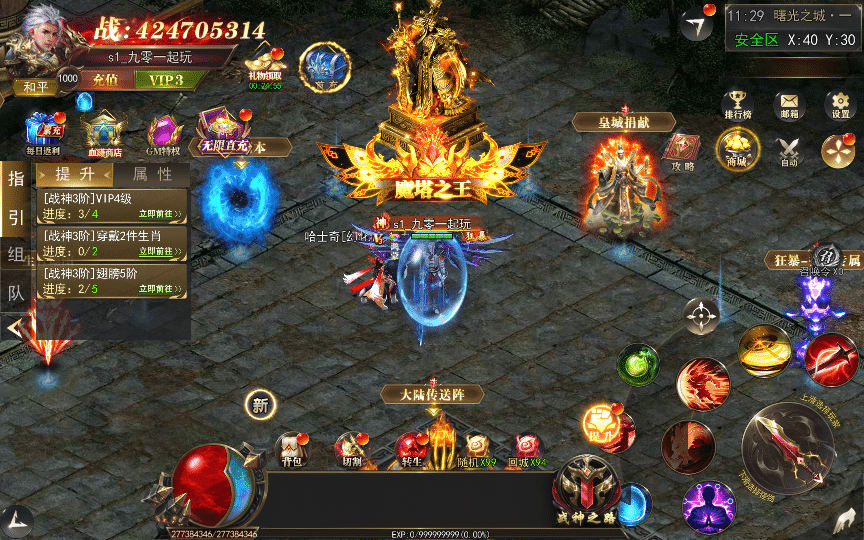The height and width of the screenshot is (540, 864).
Task: Toggle 自动 auto-battle crossed swords
Action: [789, 150]
